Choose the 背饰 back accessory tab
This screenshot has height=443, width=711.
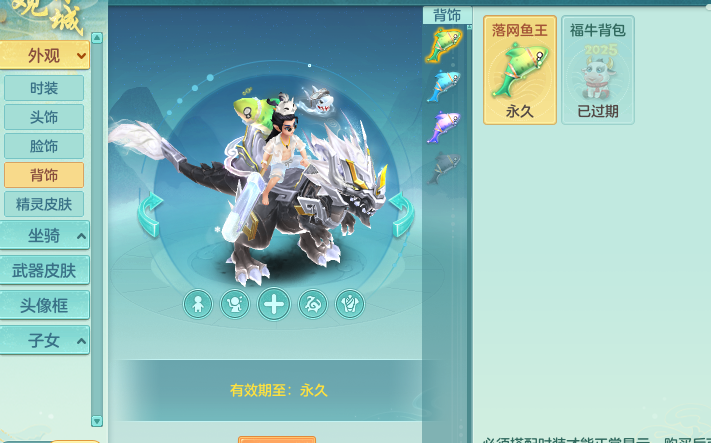(44, 175)
